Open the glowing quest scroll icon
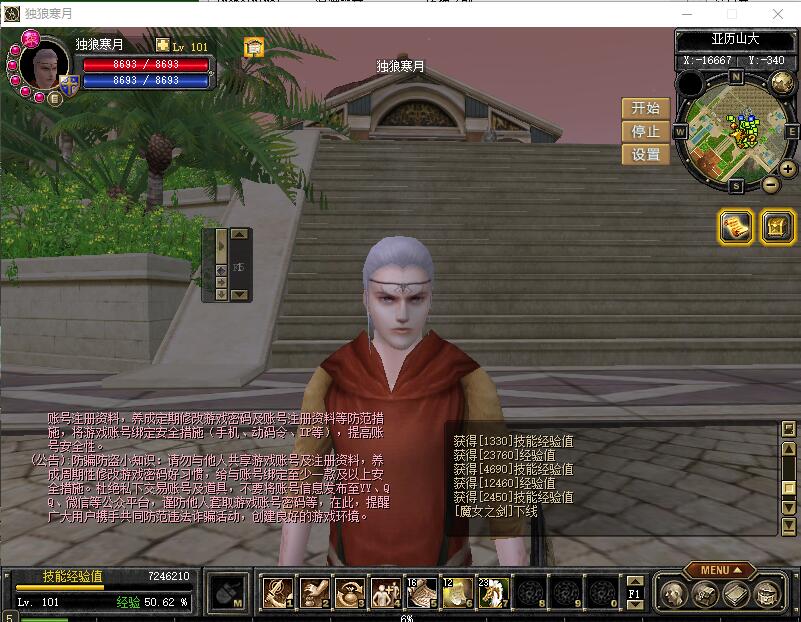Screen dimensions: 801x622 tap(737, 227)
